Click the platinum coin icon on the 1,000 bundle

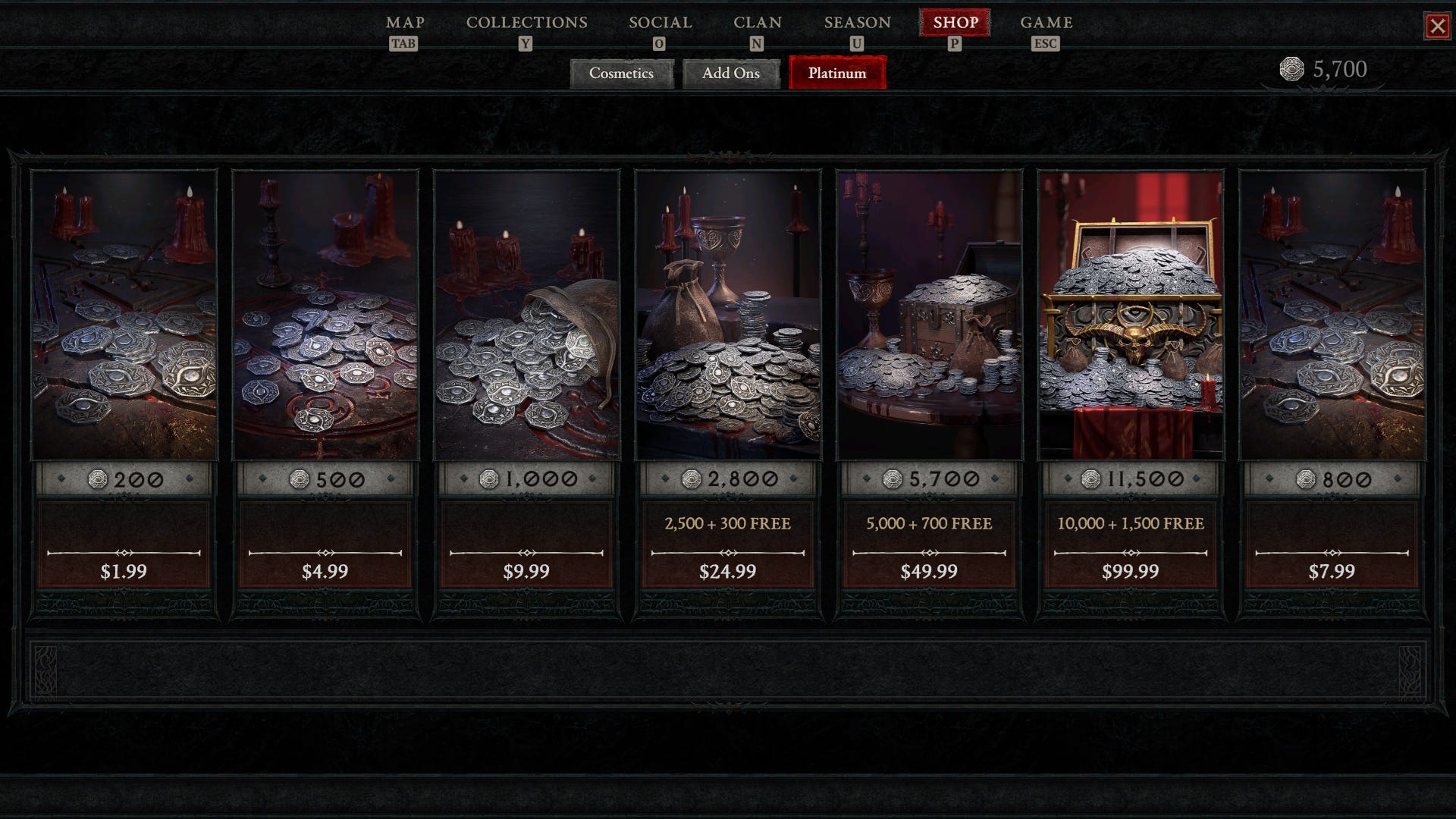click(490, 478)
